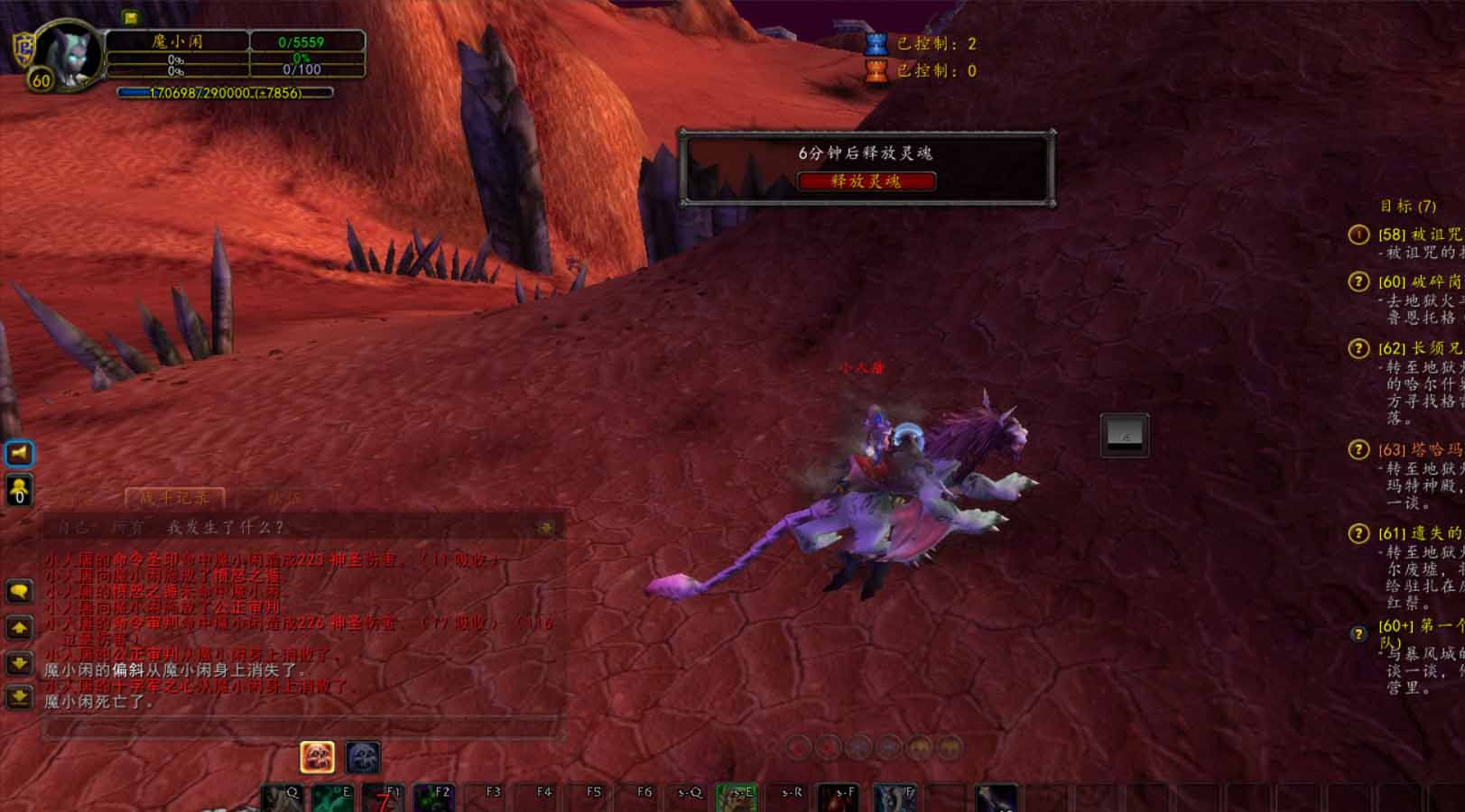This screenshot has width=1465, height=812.
Task: Use the ability bound to F1
Action: tap(383, 798)
